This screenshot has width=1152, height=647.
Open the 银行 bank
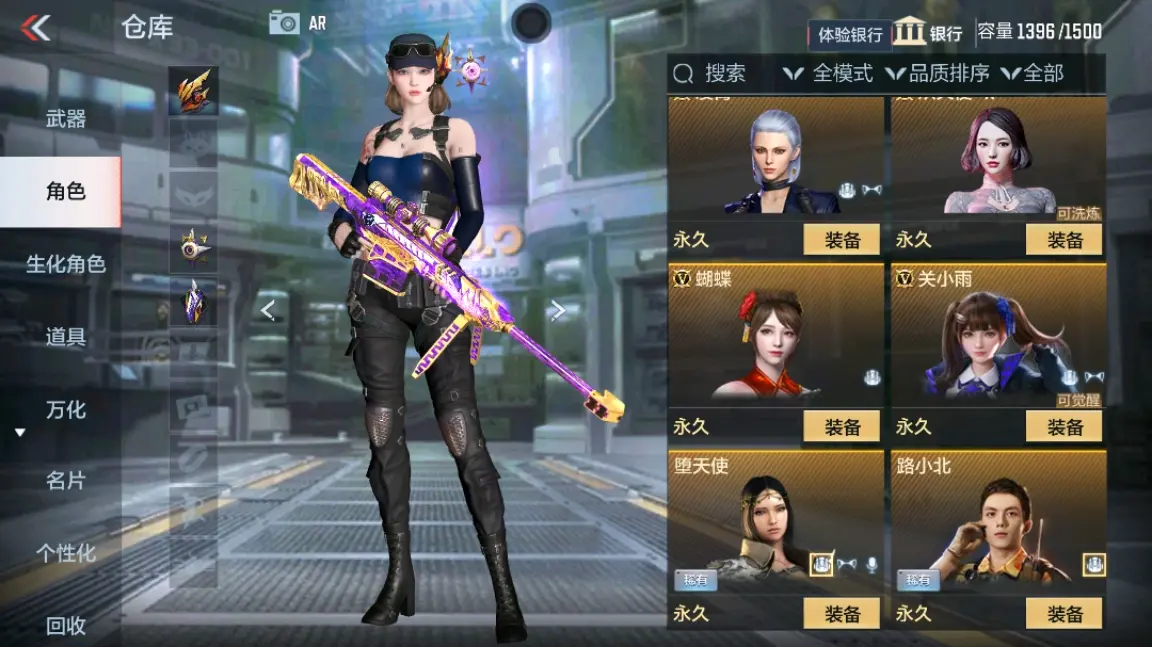tap(928, 32)
